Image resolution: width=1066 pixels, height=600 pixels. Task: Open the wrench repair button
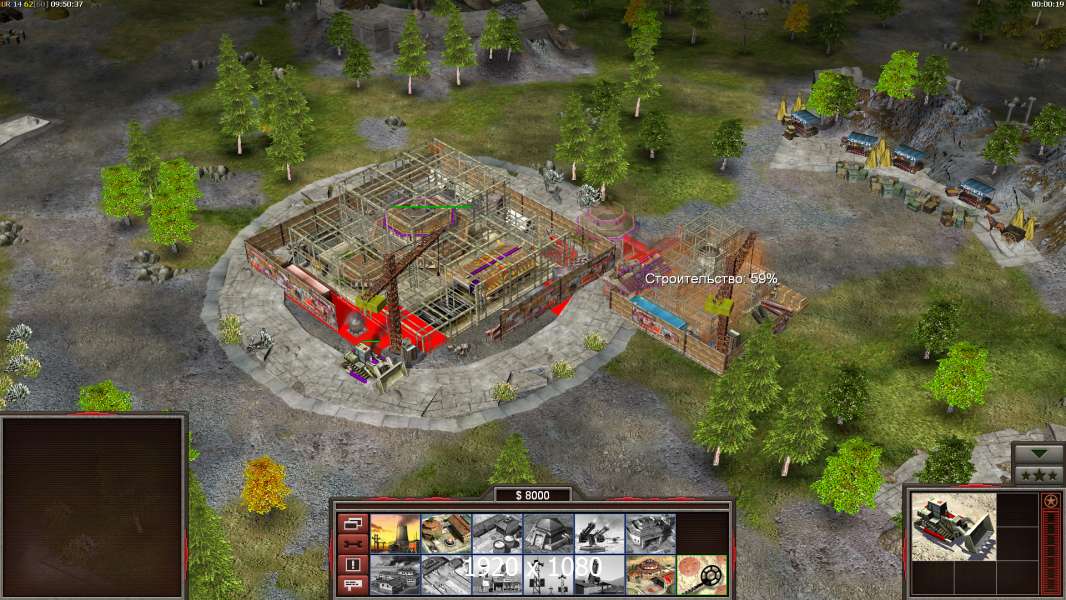(352, 544)
